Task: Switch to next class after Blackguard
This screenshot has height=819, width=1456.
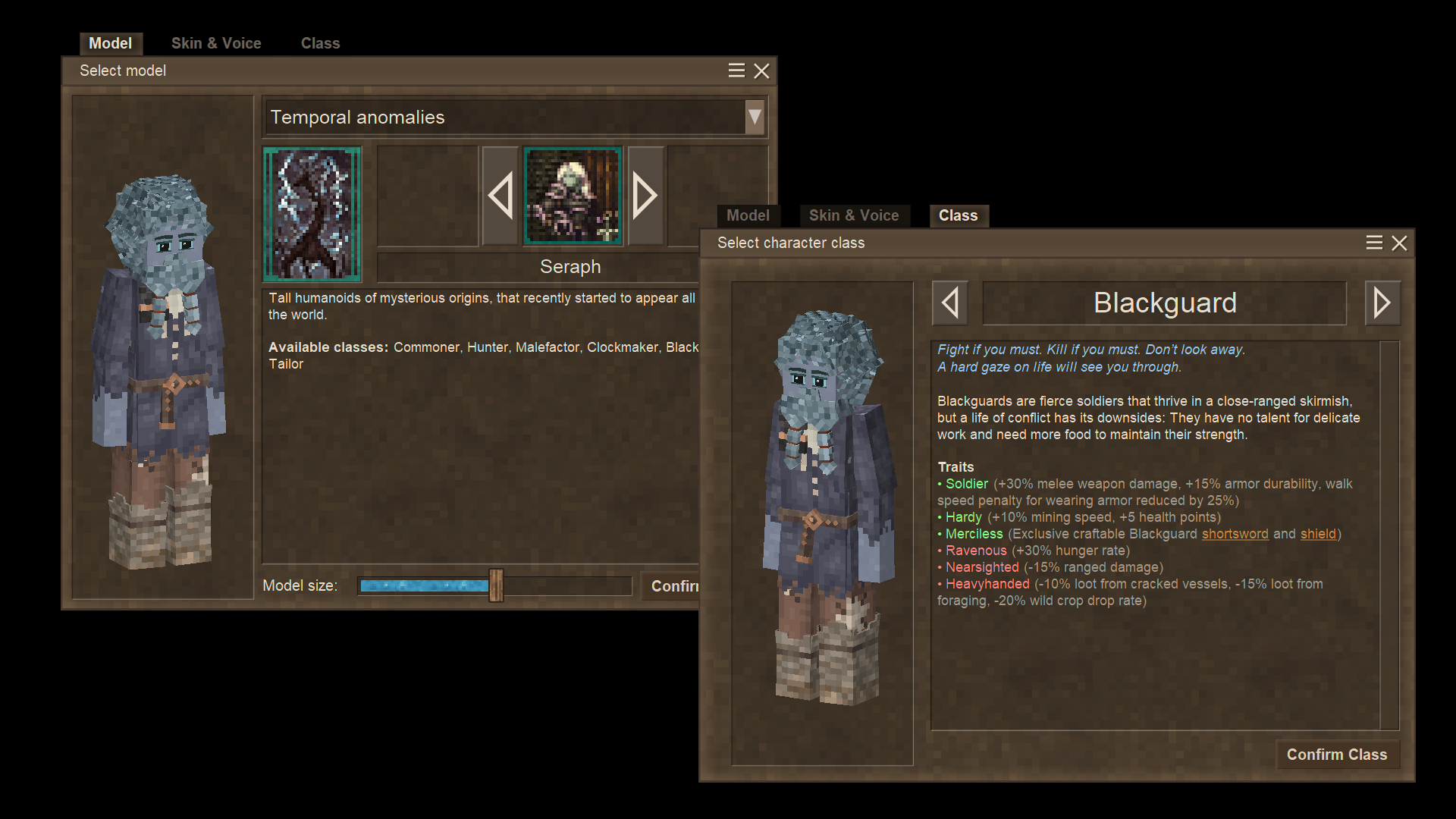Action: point(1382,303)
